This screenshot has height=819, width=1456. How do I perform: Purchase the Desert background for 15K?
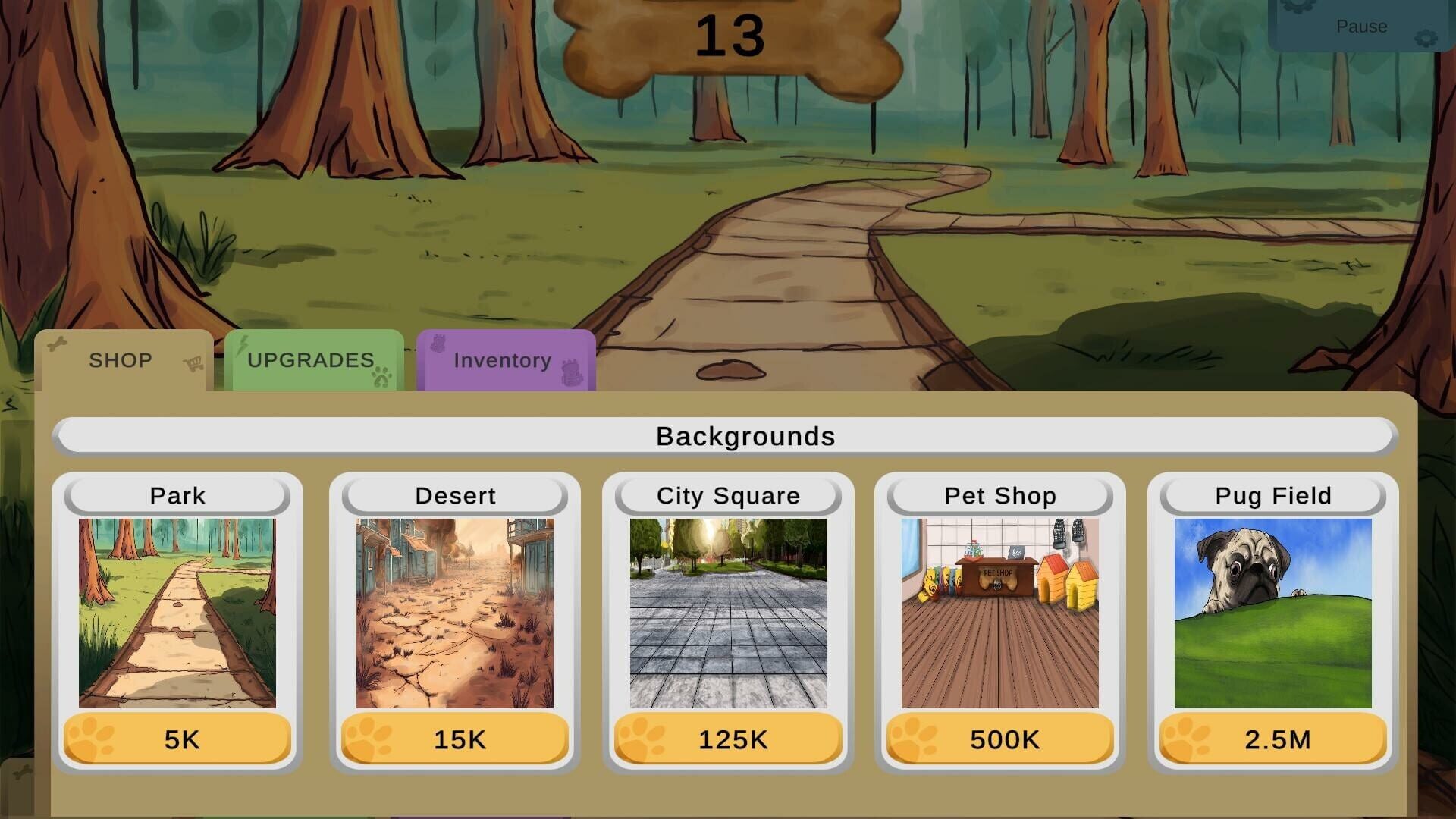pos(453,737)
